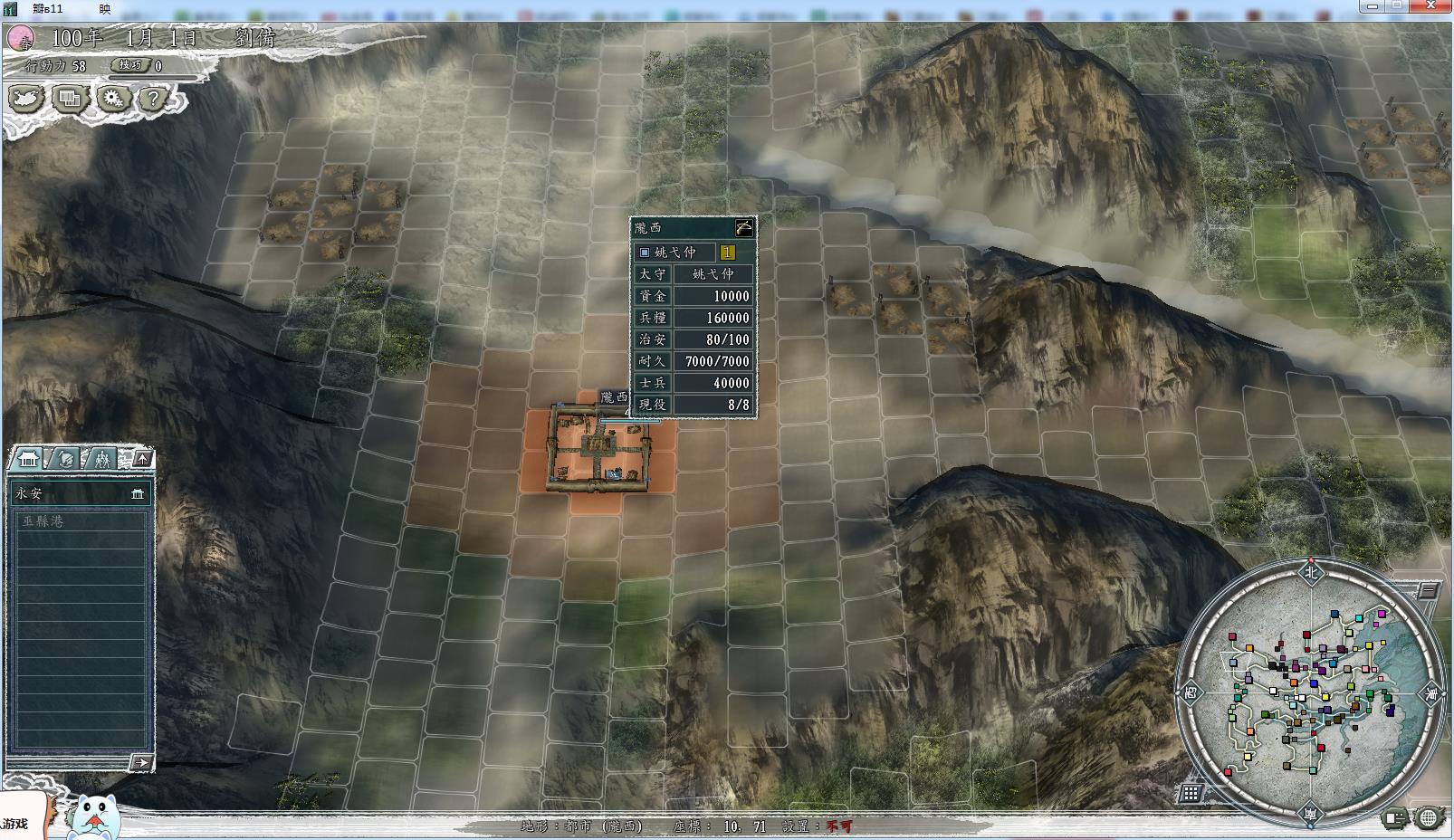The width and height of the screenshot is (1454, 840).
Task: Select 永安 city in the list
Action: pyautogui.click(x=80, y=493)
